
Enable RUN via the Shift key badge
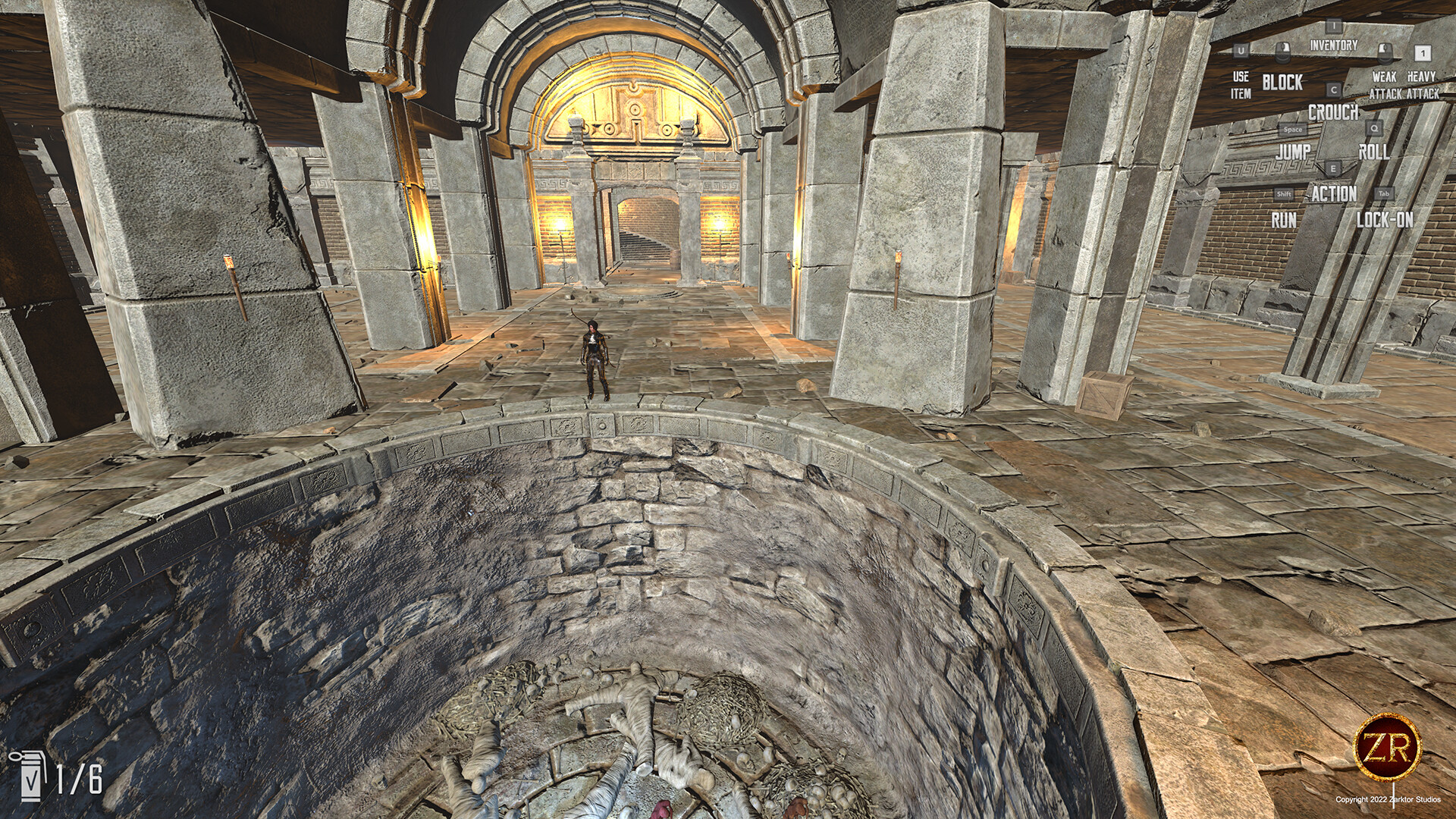(1284, 195)
